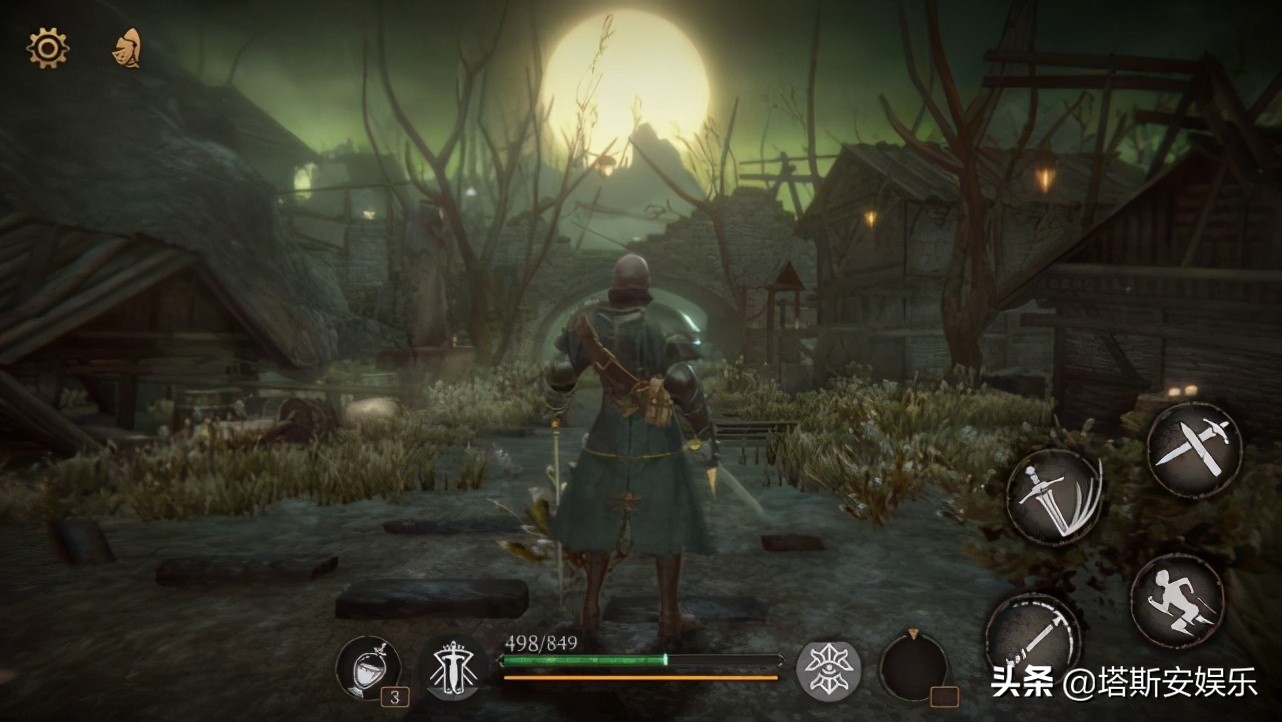Trigger the running figure dodge button
This screenshot has width=1282, height=722.
click(x=1177, y=601)
